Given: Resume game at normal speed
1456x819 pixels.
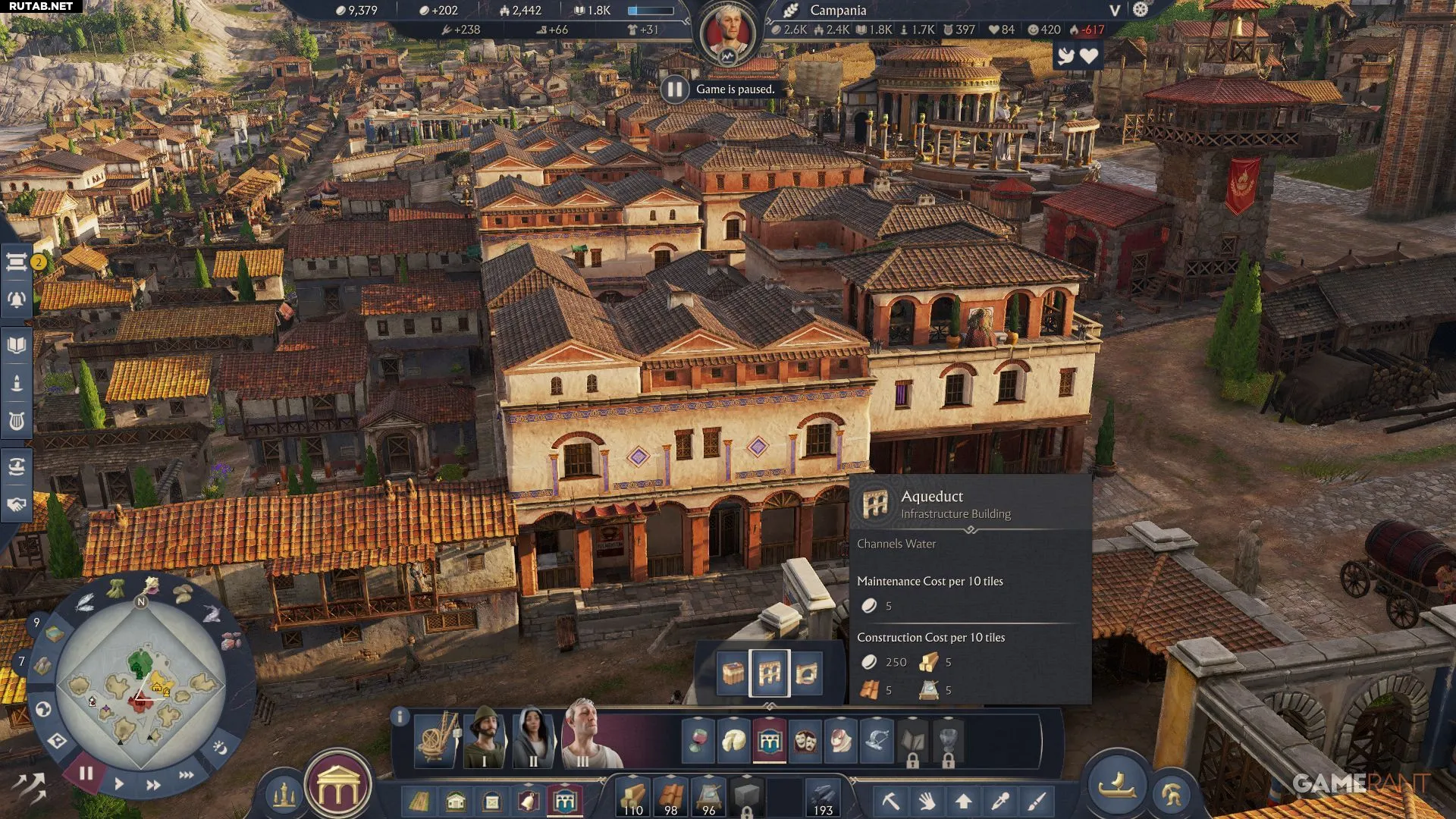Looking at the screenshot, I should point(119,783).
